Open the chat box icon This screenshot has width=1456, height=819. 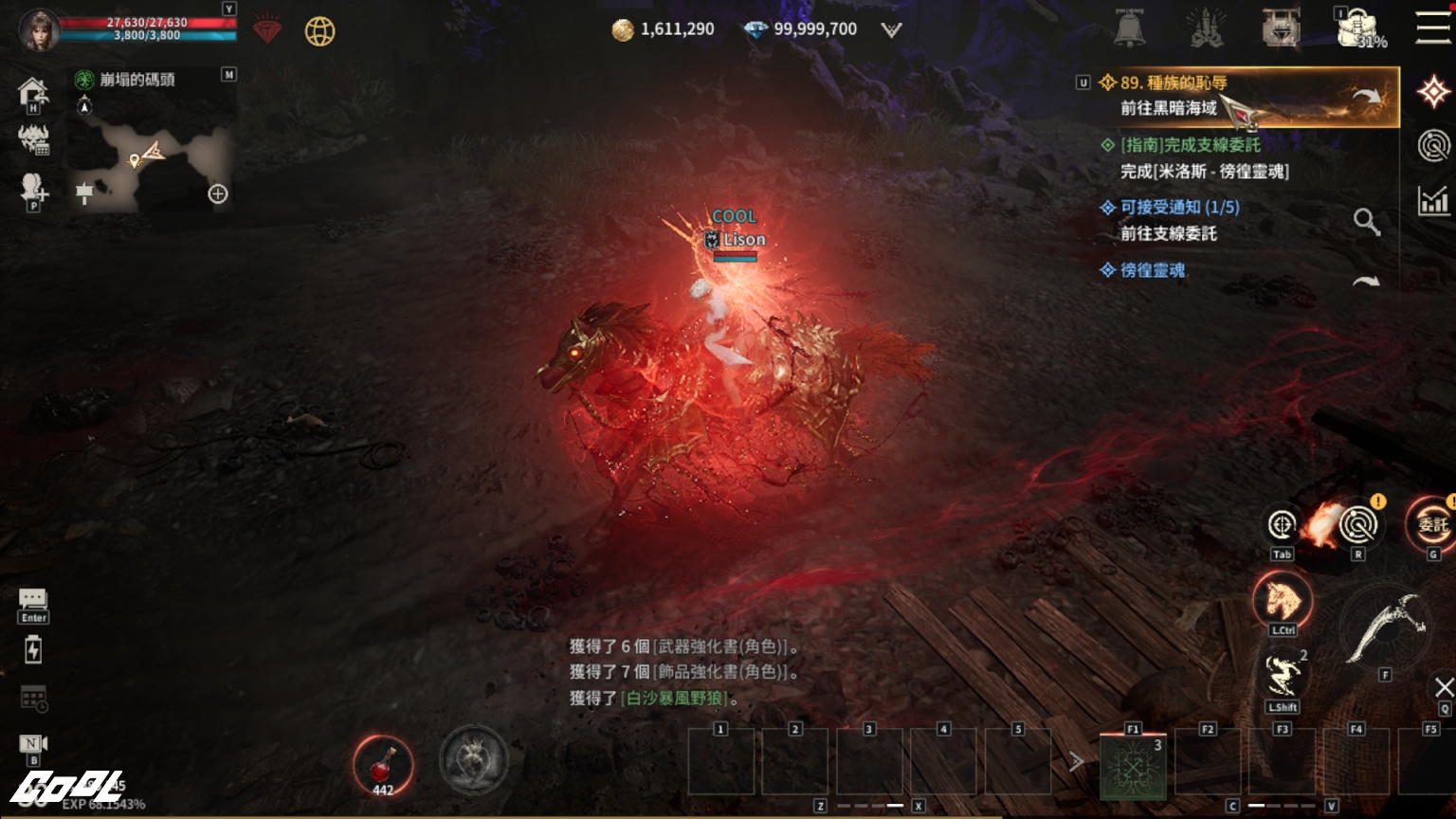tap(33, 599)
